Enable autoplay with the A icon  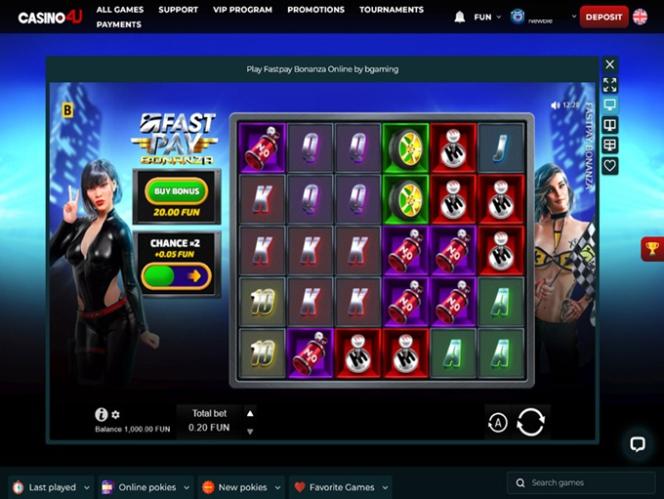coord(497,423)
